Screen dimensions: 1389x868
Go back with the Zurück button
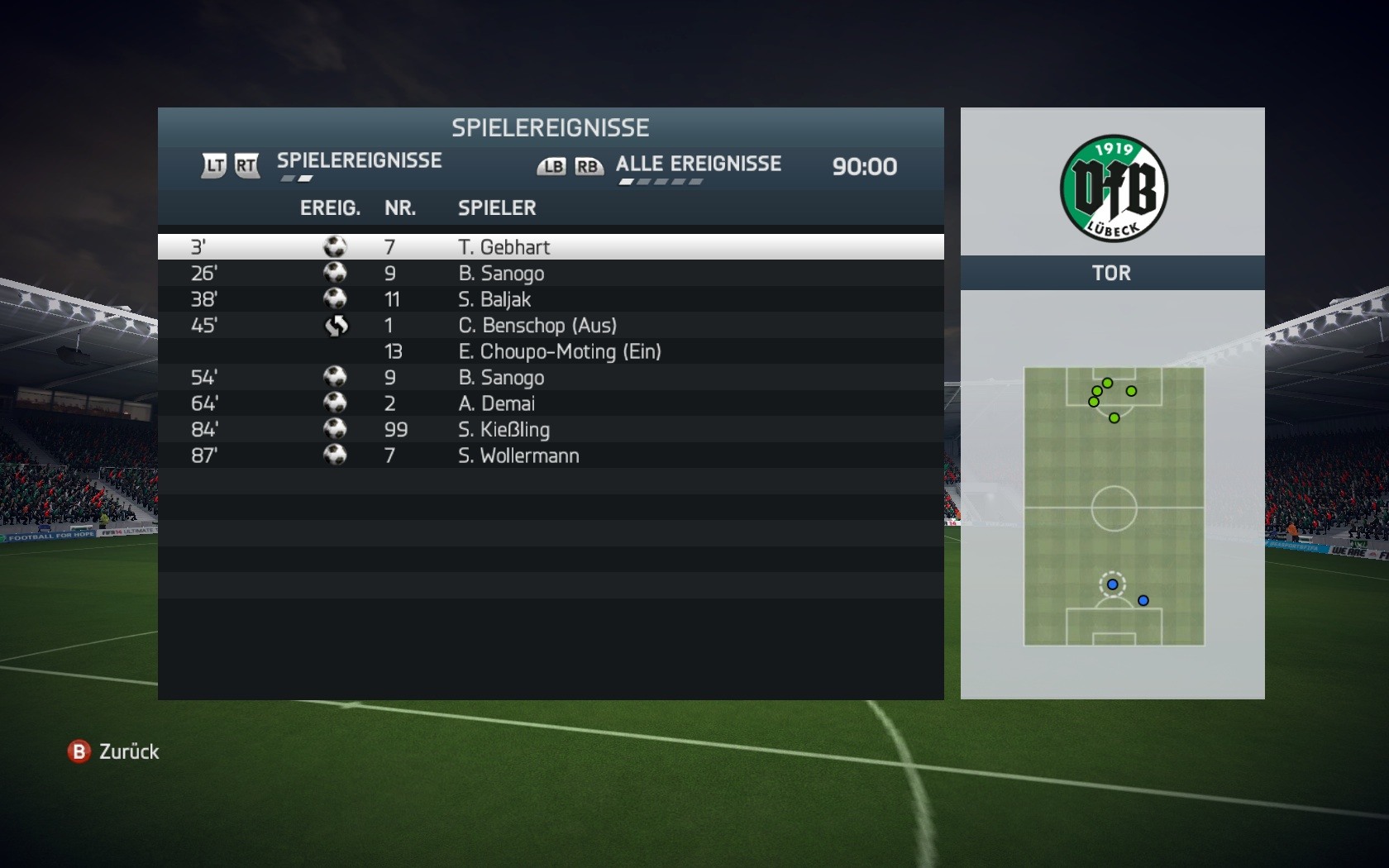[x=113, y=751]
